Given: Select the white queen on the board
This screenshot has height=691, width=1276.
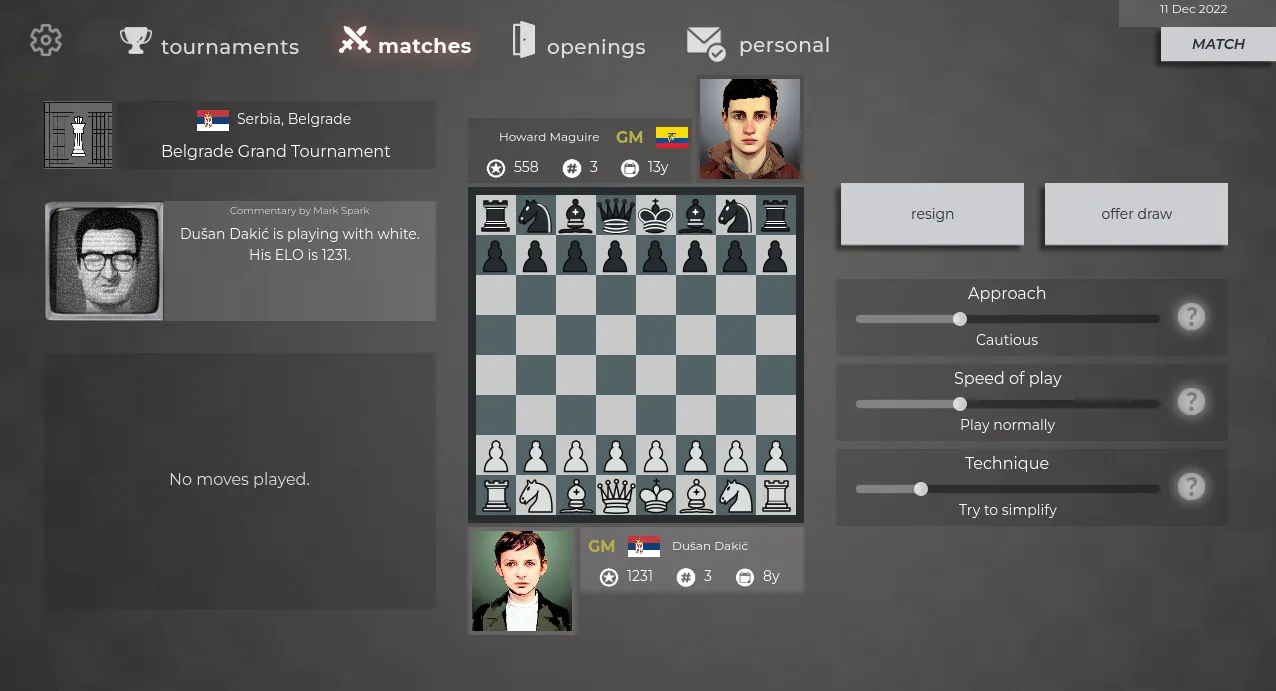Looking at the screenshot, I should pos(616,495).
